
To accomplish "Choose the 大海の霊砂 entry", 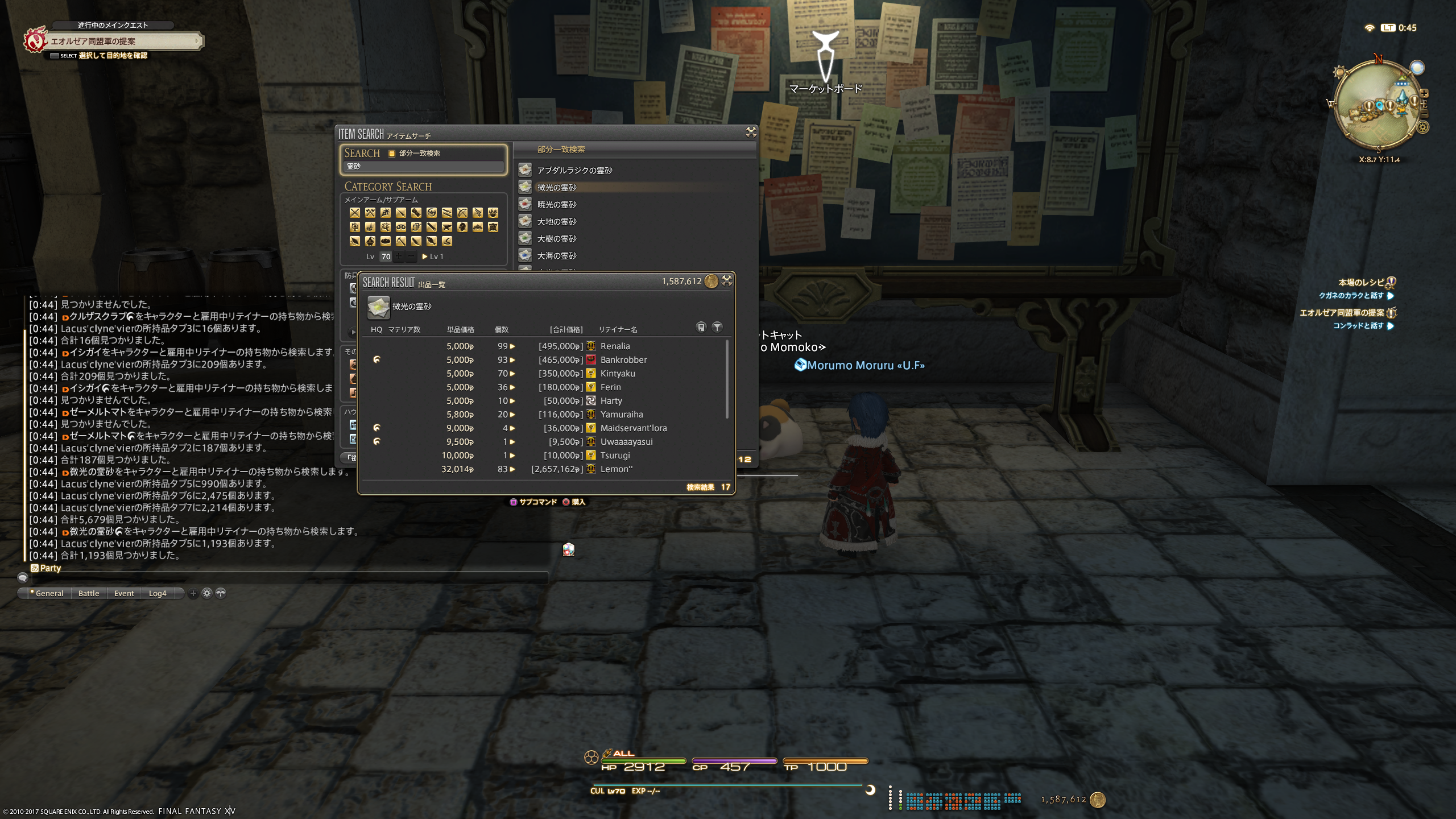I will pyautogui.click(x=557, y=256).
